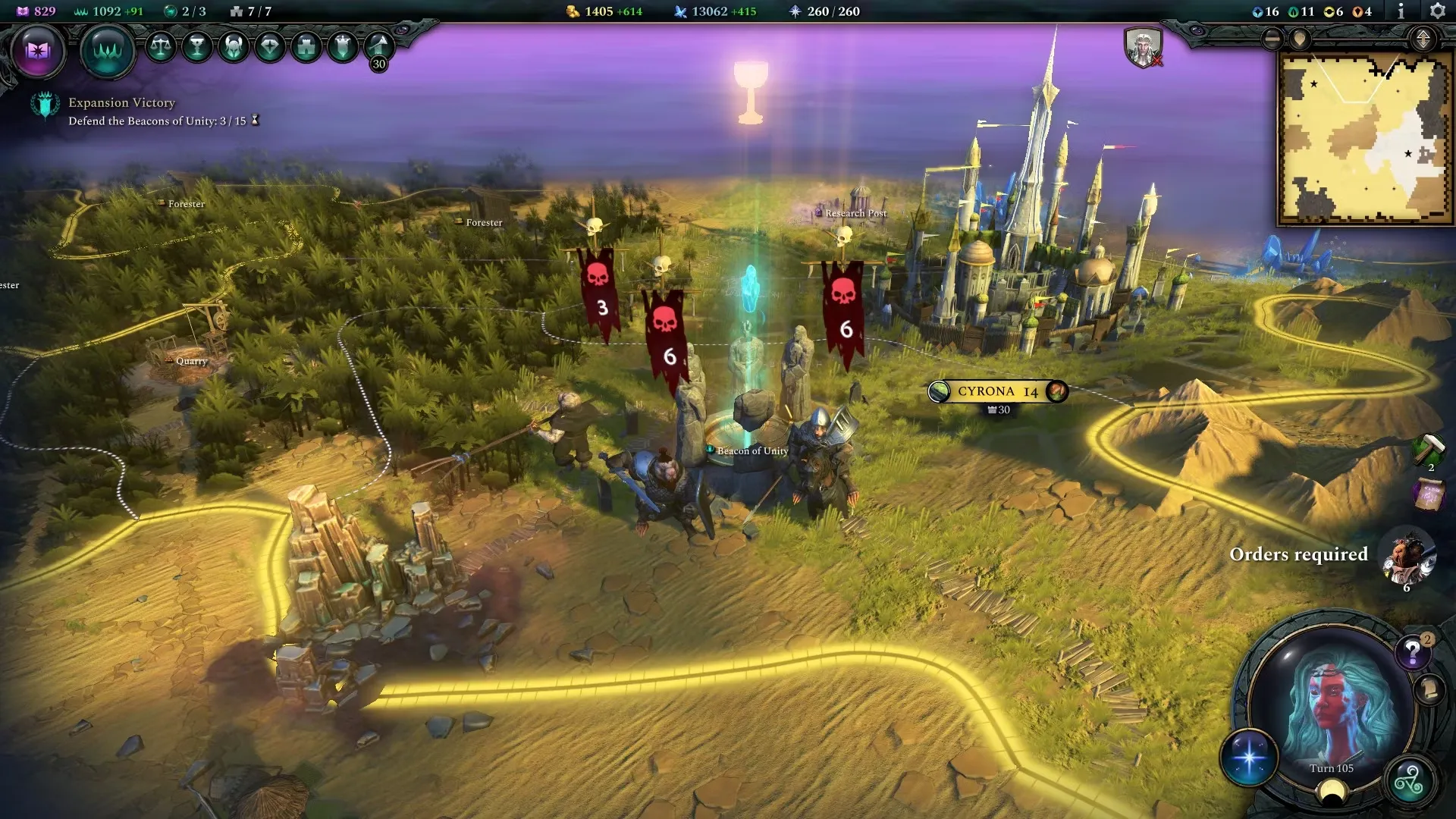Open the info 'i' button
Screen dimensions: 1456x819
point(1401,11)
